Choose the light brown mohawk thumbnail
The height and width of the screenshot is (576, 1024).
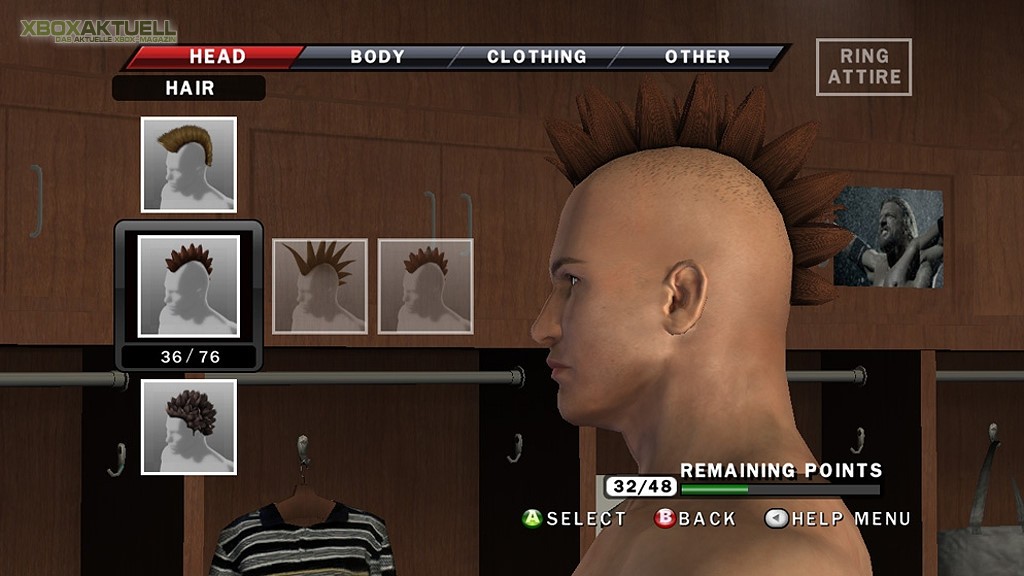click(189, 165)
